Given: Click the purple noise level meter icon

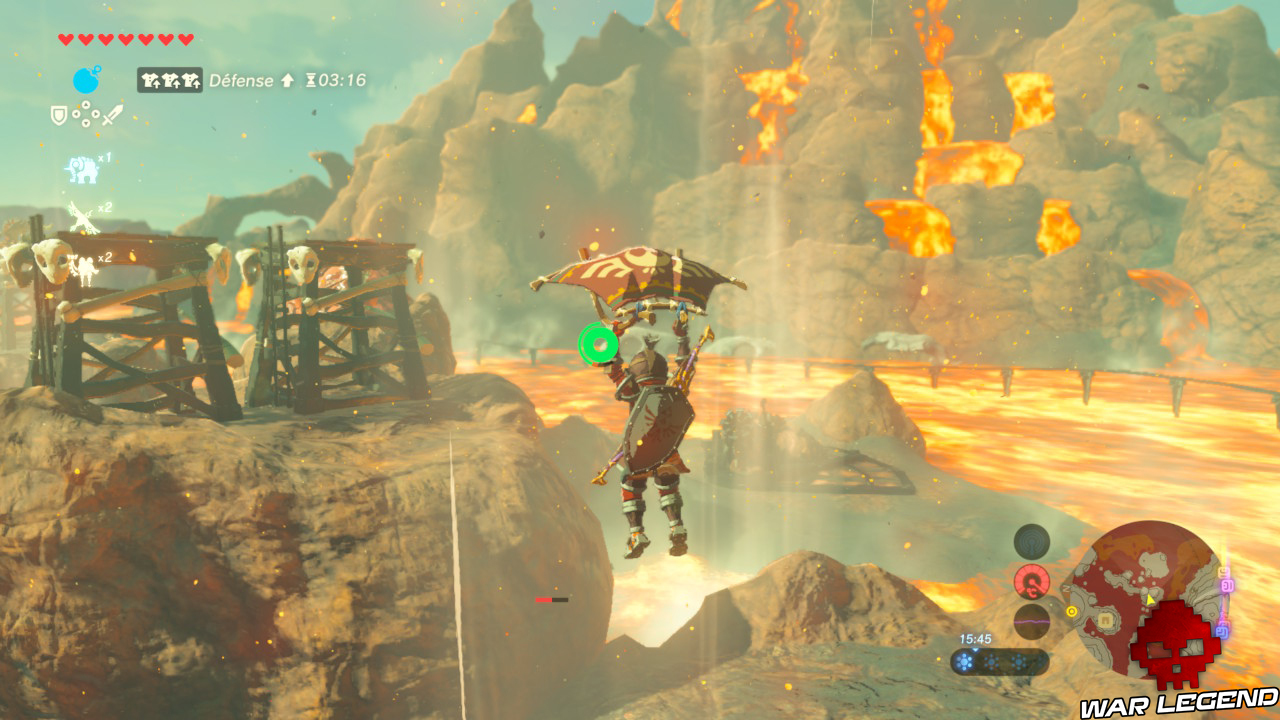Looking at the screenshot, I should pyautogui.click(x=1032, y=621).
